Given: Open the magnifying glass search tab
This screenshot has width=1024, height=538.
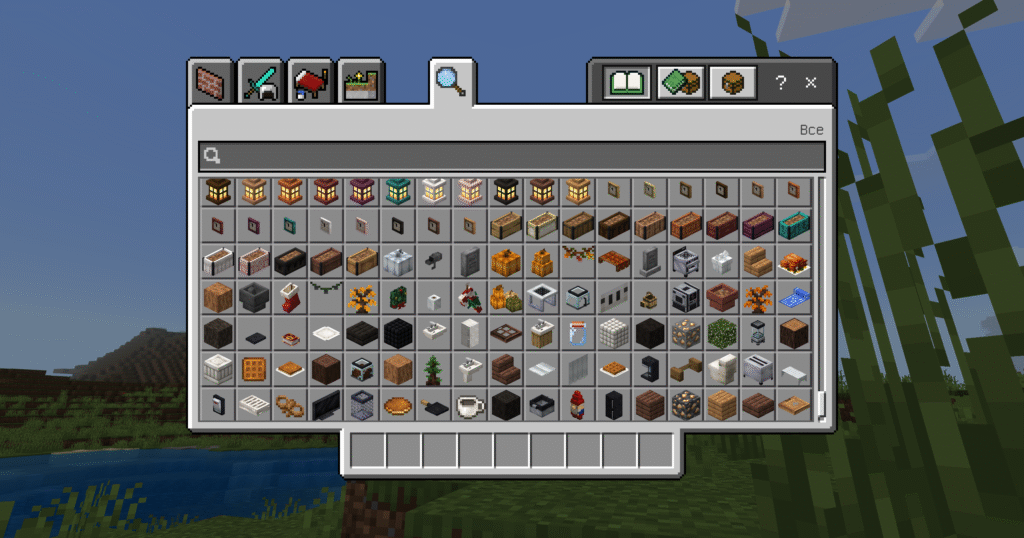Looking at the screenshot, I should click(451, 81).
